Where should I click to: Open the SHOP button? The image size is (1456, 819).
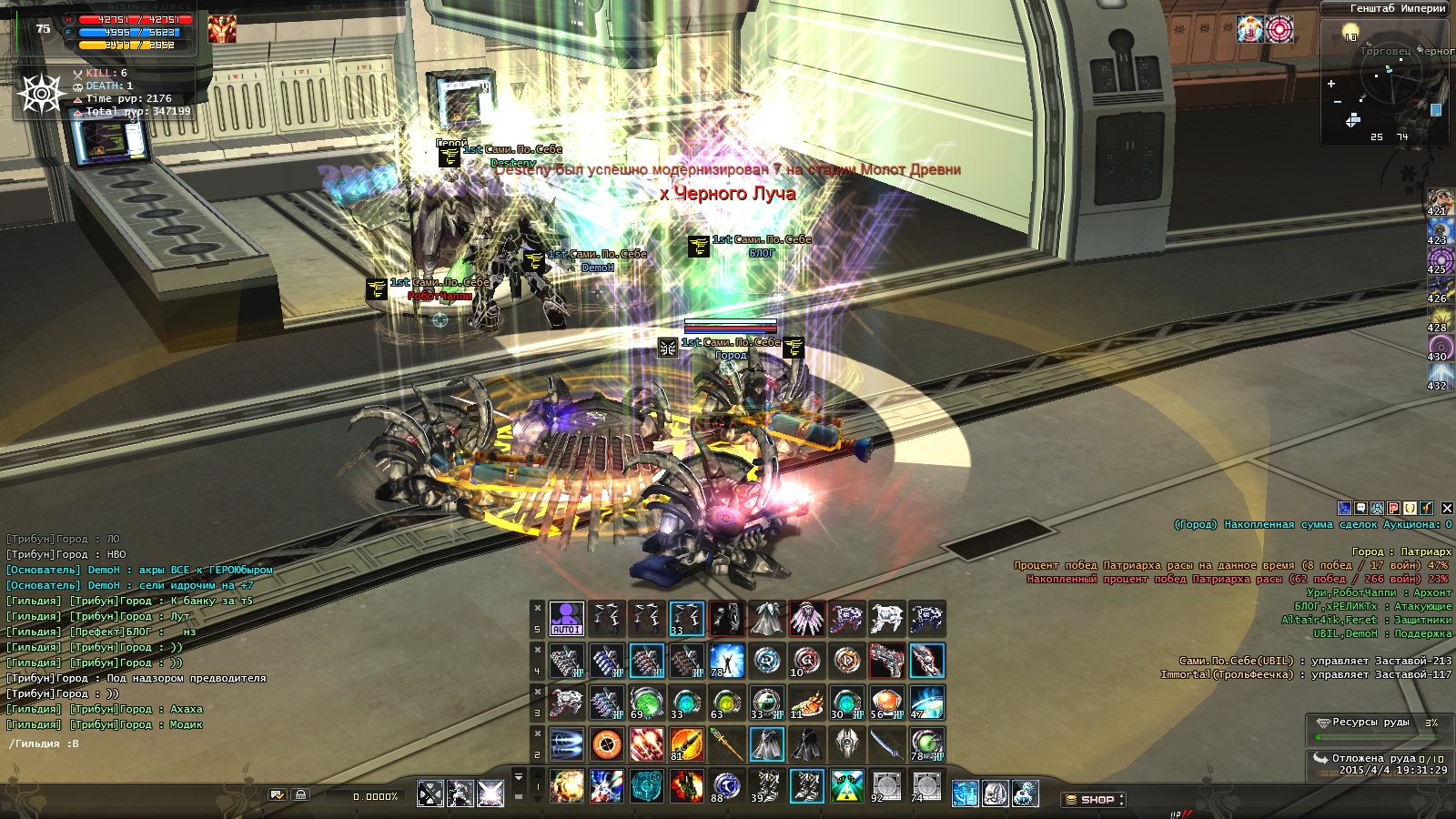tap(1093, 800)
